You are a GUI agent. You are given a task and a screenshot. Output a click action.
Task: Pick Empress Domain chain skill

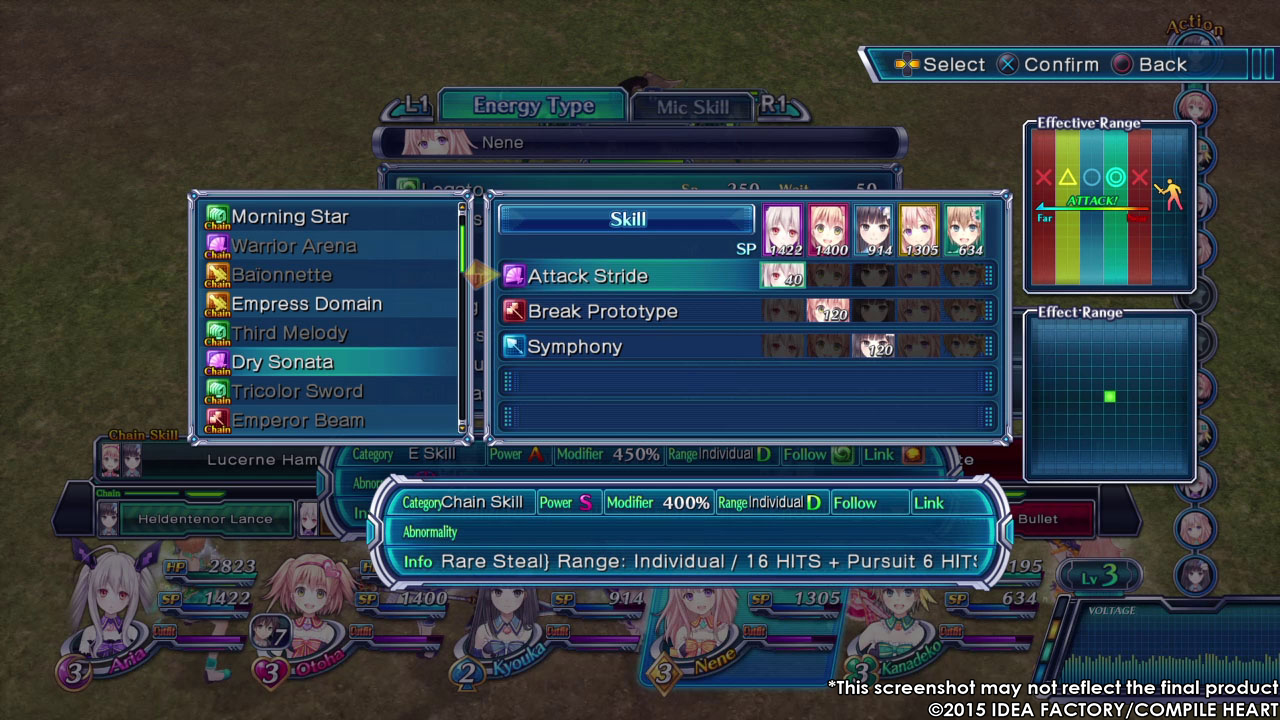tap(306, 303)
